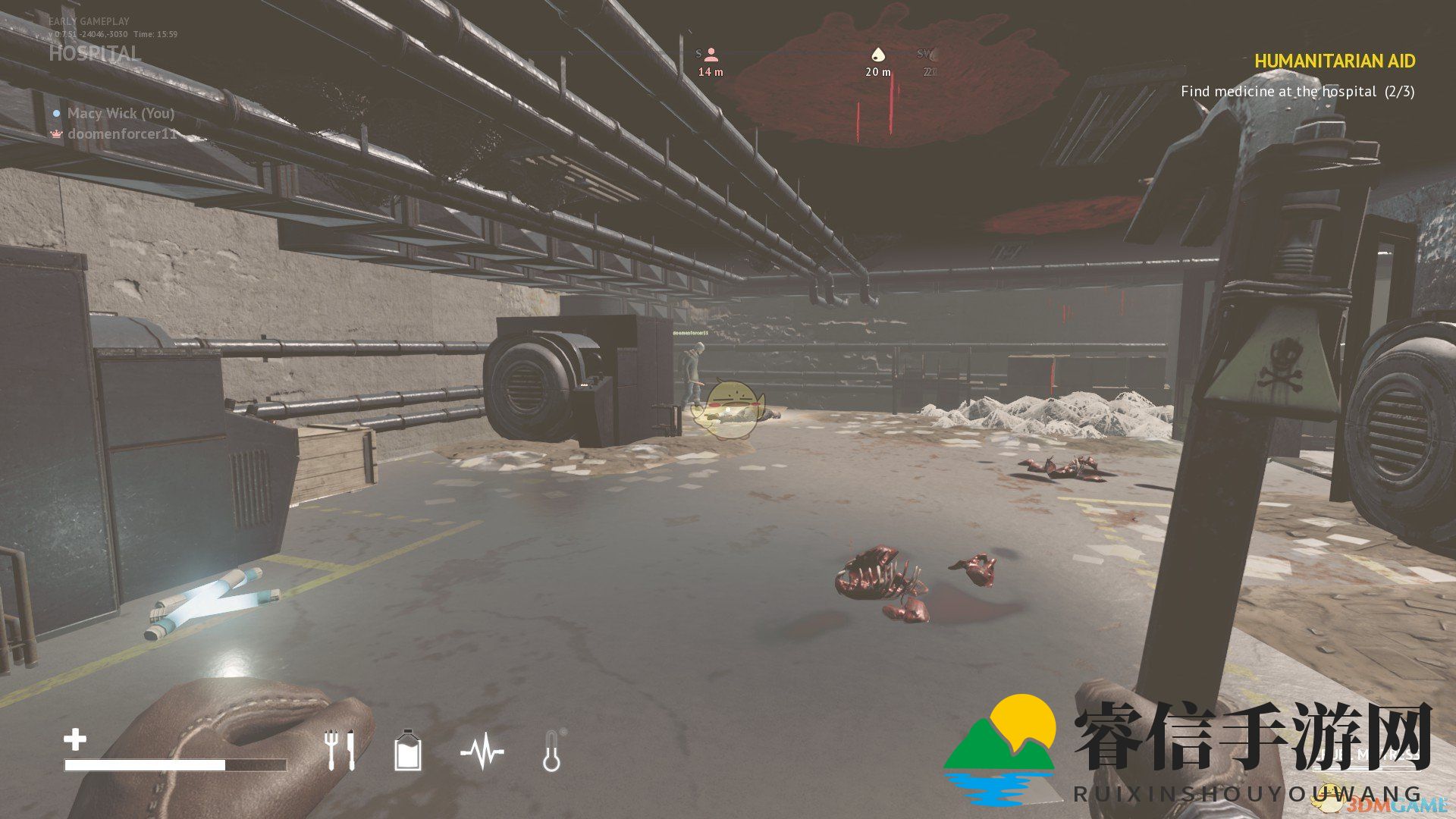
Task: Click the health plus icon
Action: coord(75,739)
